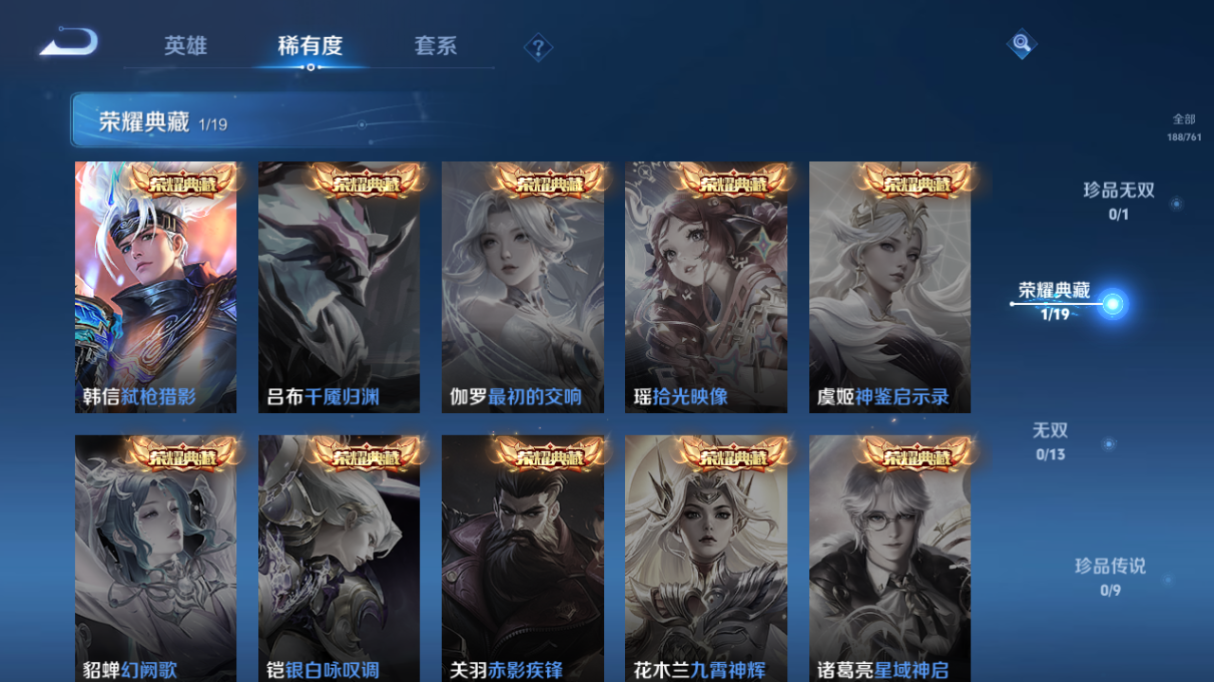
Task: Choose the 貂蝉 幻阙歌 skin card
Action: pos(156,558)
